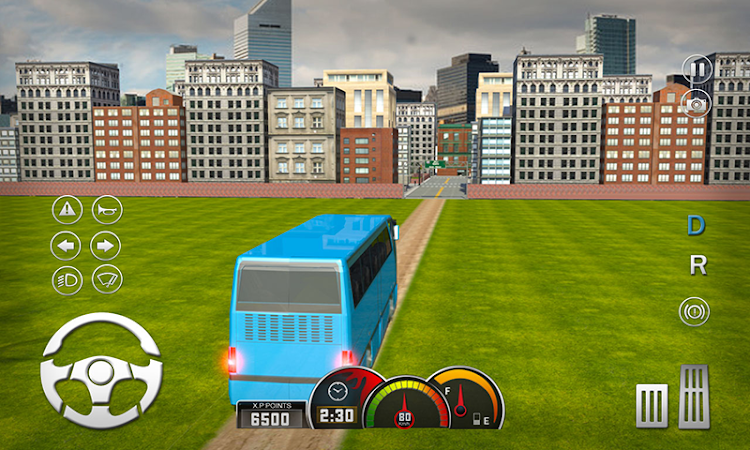Tap the accelerator gas pedal

(694, 396)
